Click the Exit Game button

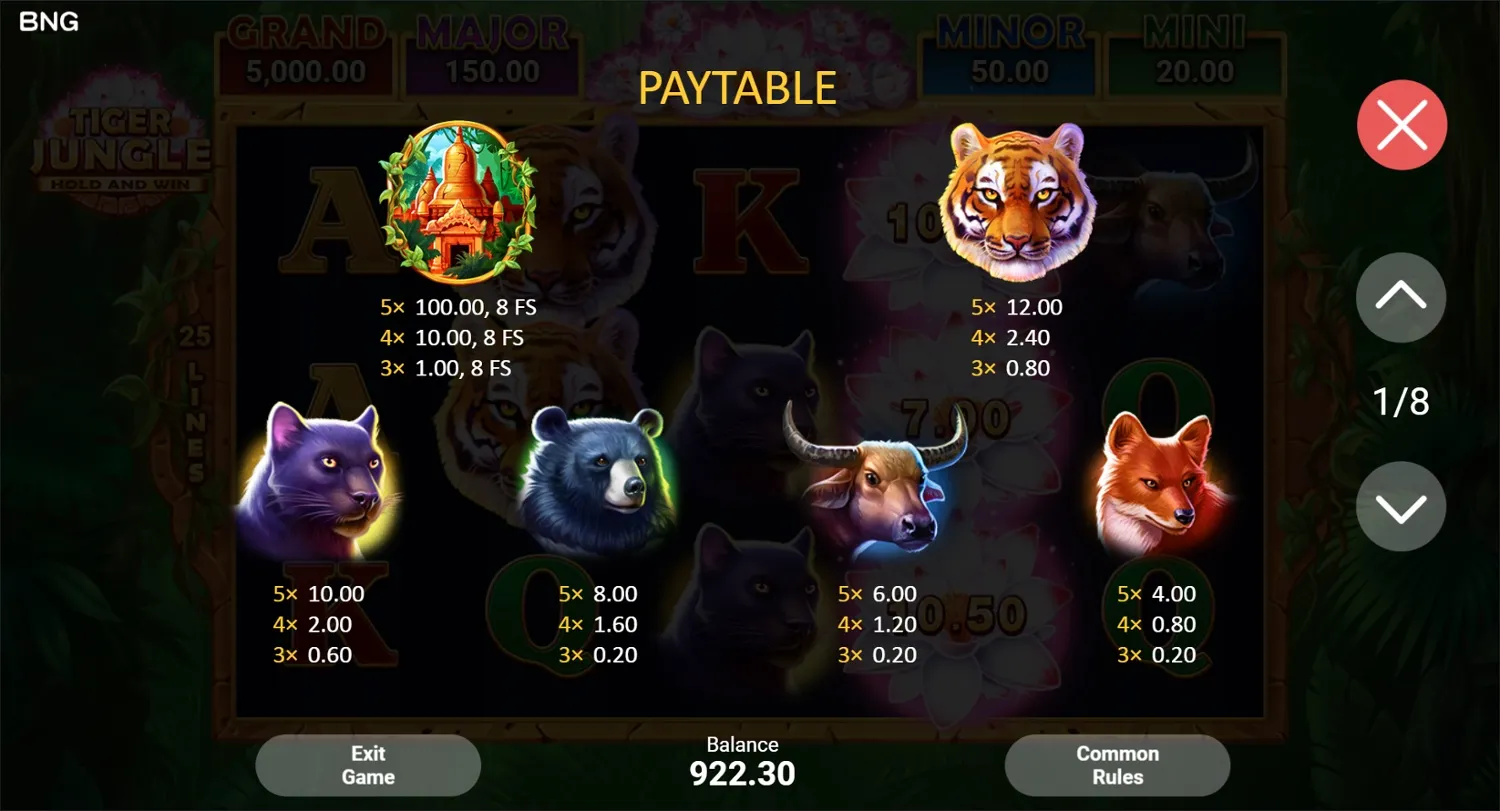[x=368, y=764]
